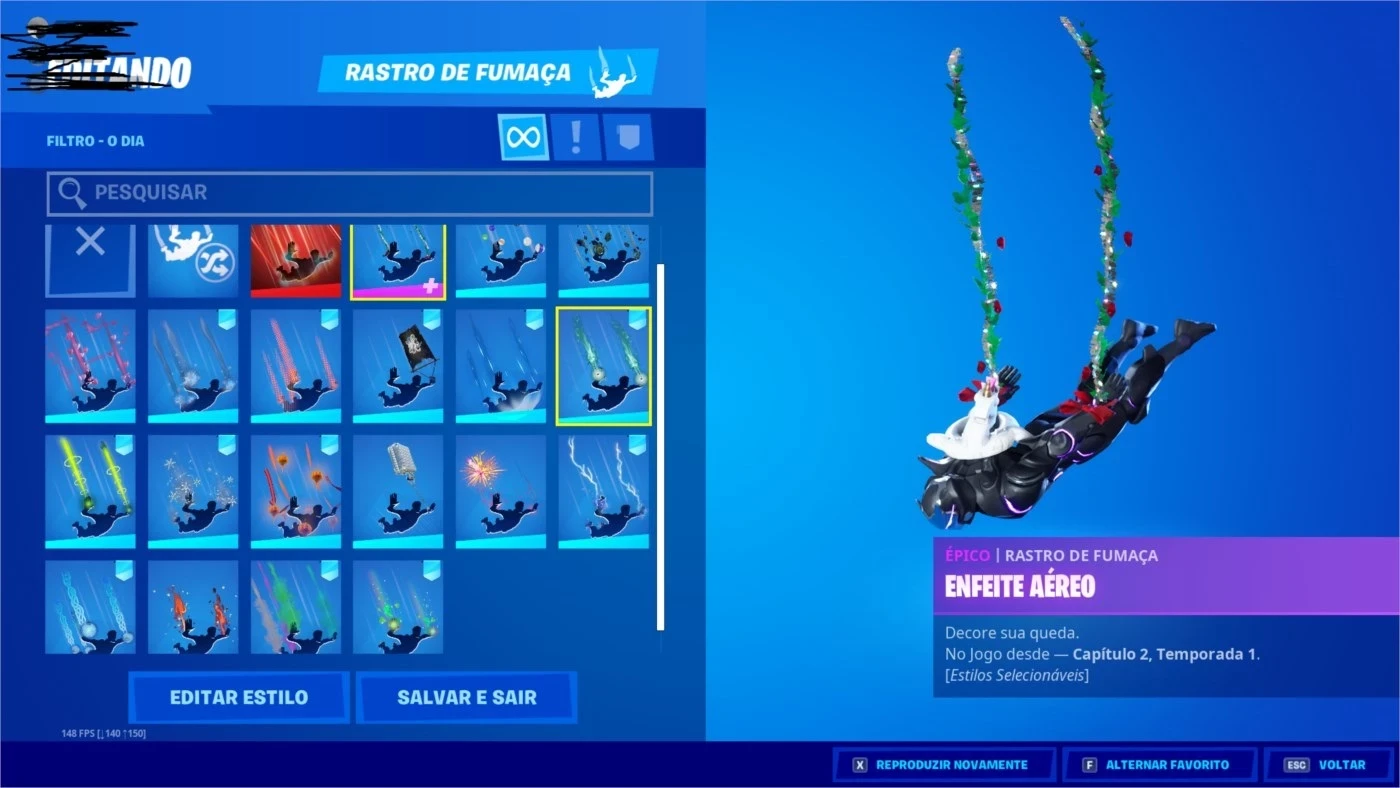The image size is (1400, 788).
Task: Select the X tile to remove the trail
Action: [89, 261]
